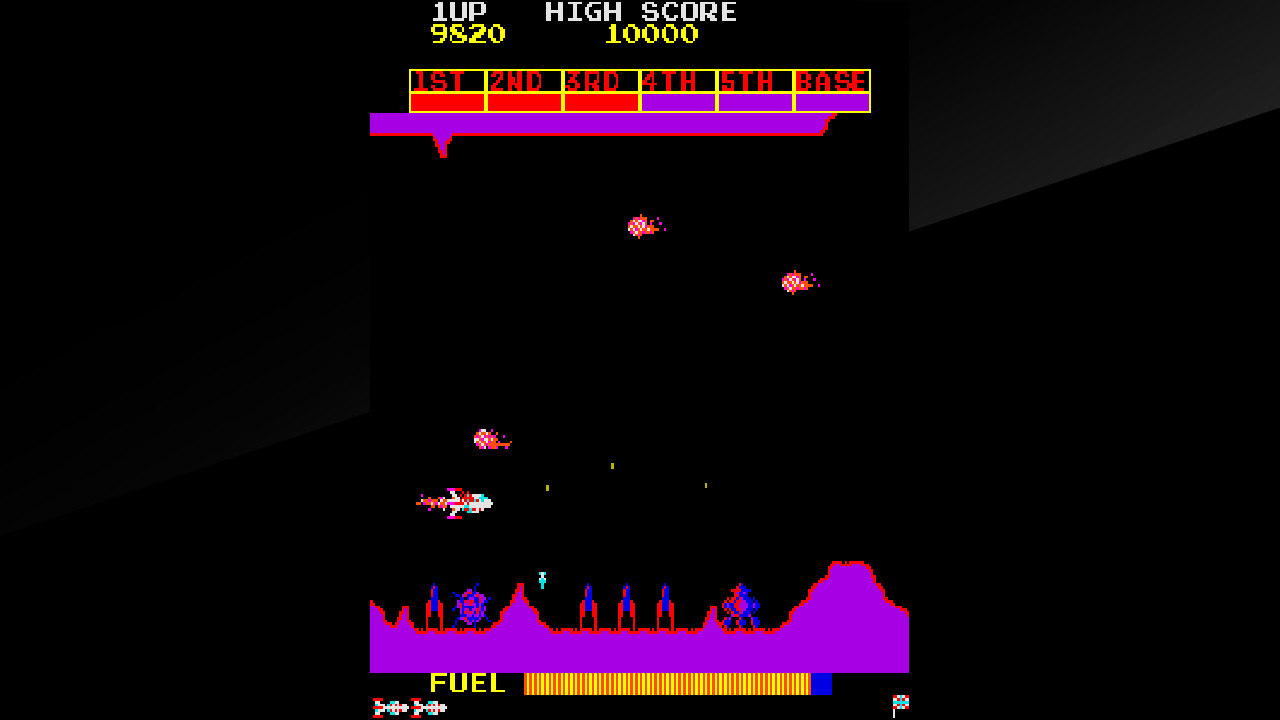Click the blue segment of the fuel gauge
The width and height of the screenshot is (1280, 720).
point(822,684)
